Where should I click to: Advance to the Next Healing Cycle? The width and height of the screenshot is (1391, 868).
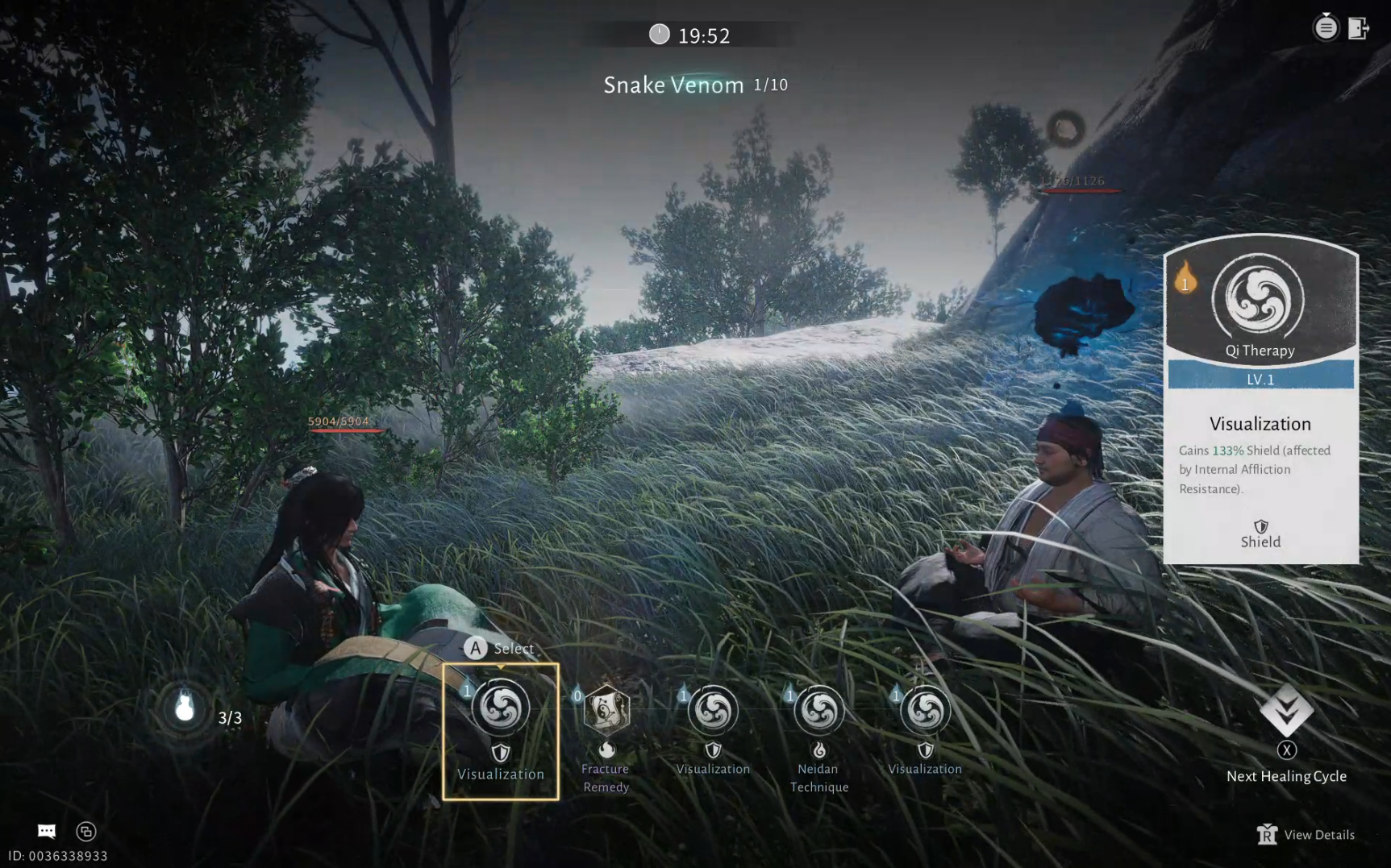point(1286,712)
